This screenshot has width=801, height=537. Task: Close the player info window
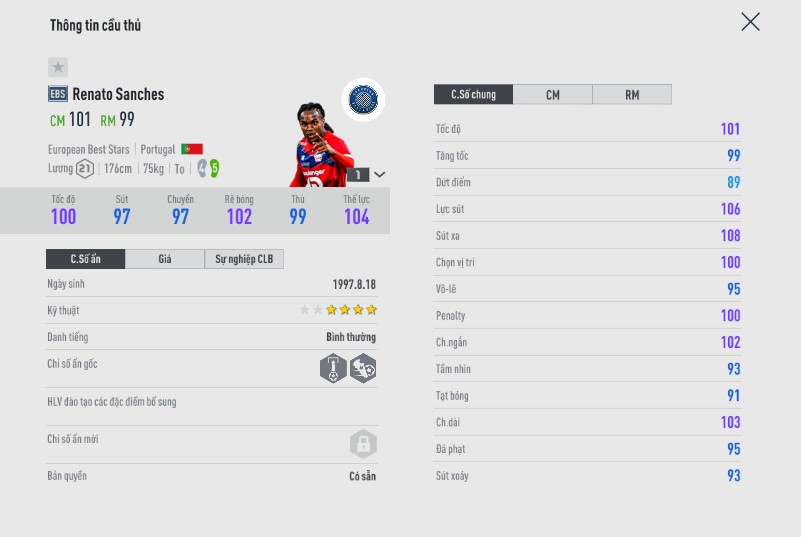750,22
